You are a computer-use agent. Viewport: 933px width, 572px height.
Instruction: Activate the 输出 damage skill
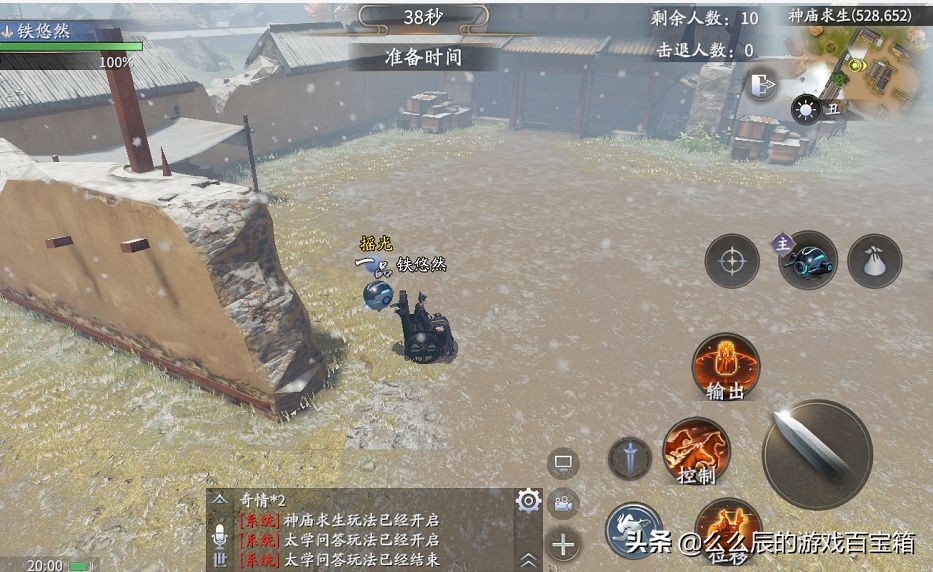(726, 367)
